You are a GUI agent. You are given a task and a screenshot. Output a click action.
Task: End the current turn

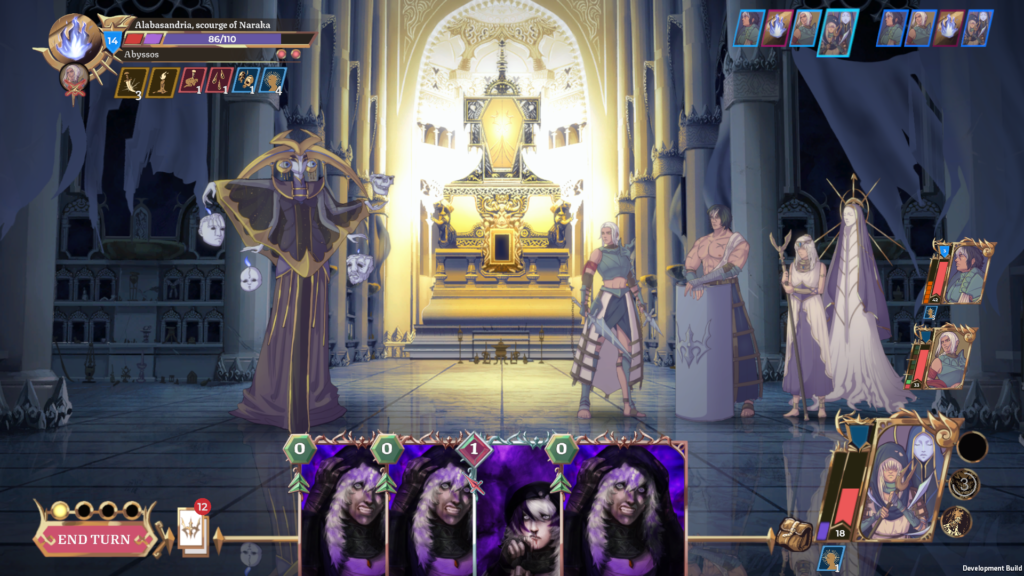93,539
